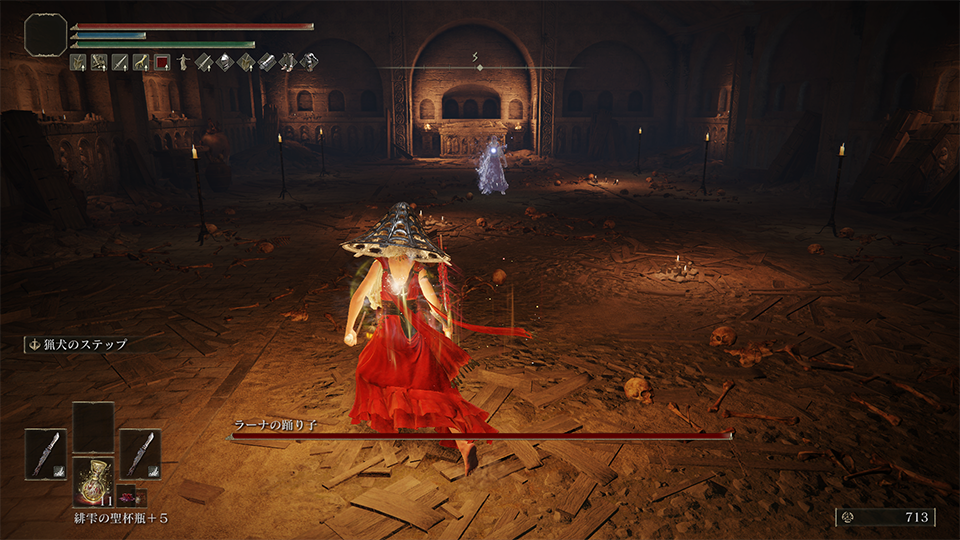960x540 pixels.
Task: Select the gauntlet buff icon
Action: coord(267,63)
